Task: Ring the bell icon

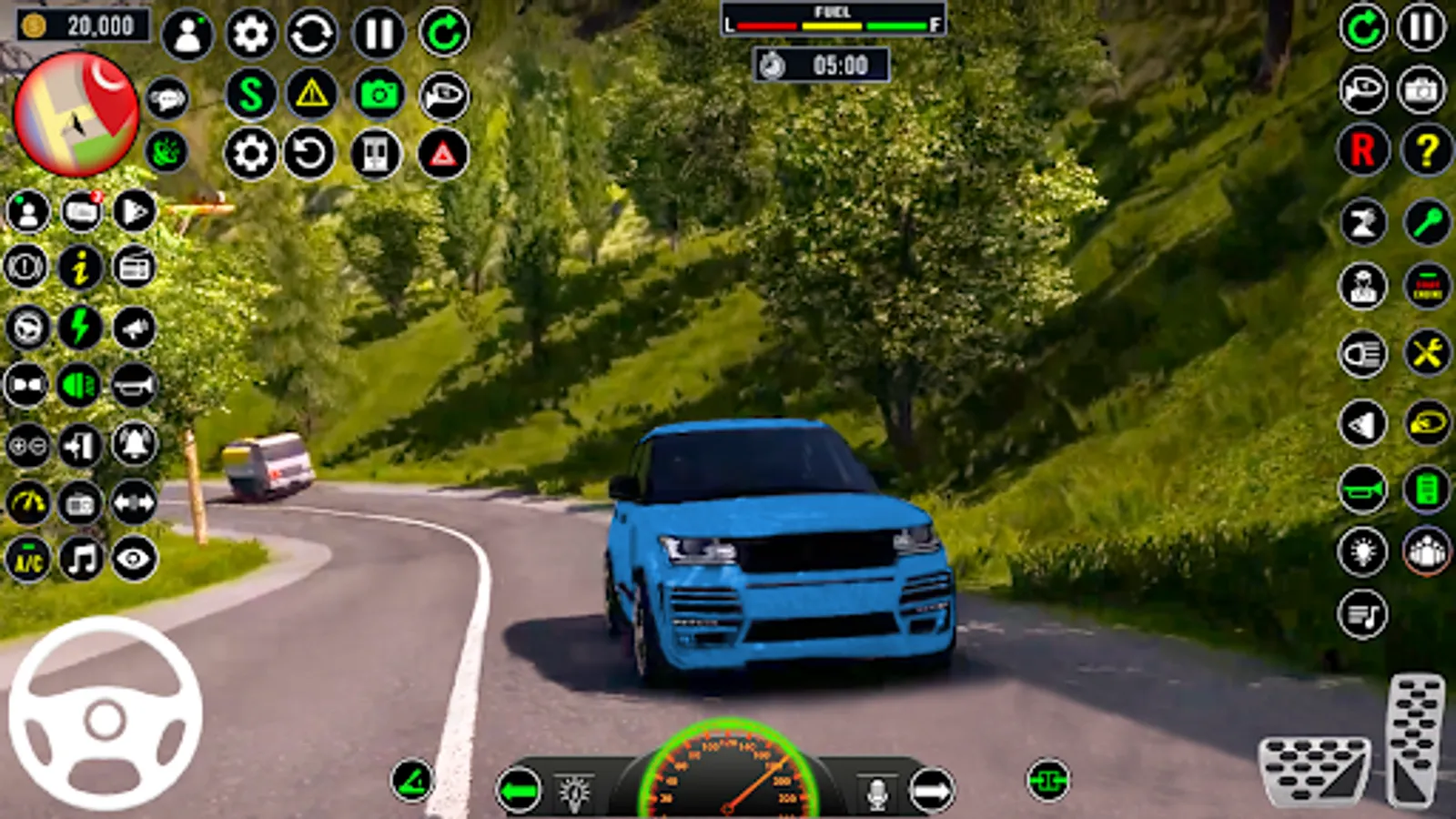Action: [x=135, y=445]
